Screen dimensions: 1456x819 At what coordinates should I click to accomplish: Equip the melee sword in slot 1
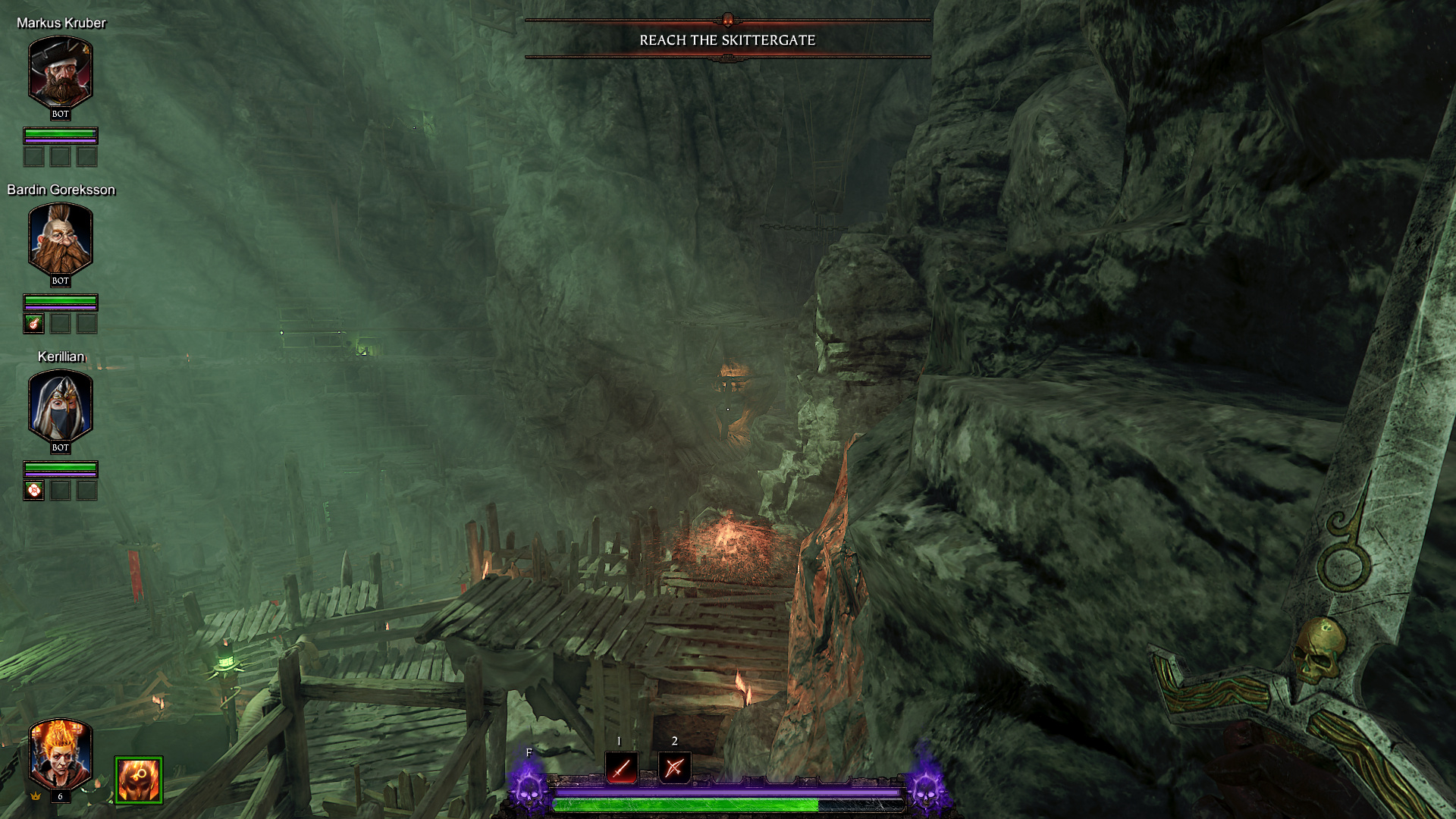[x=622, y=768]
